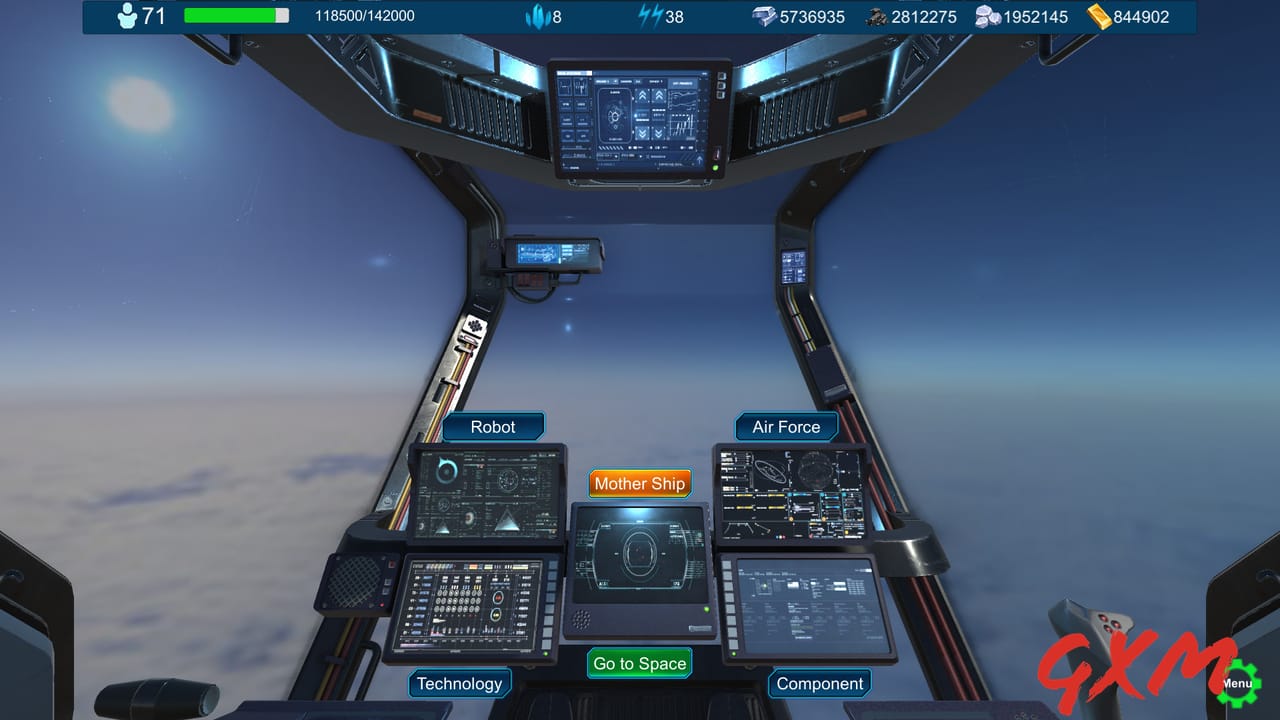The height and width of the screenshot is (720, 1280).
Task: Click the gold bars resource icon
Action: point(1097,16)
